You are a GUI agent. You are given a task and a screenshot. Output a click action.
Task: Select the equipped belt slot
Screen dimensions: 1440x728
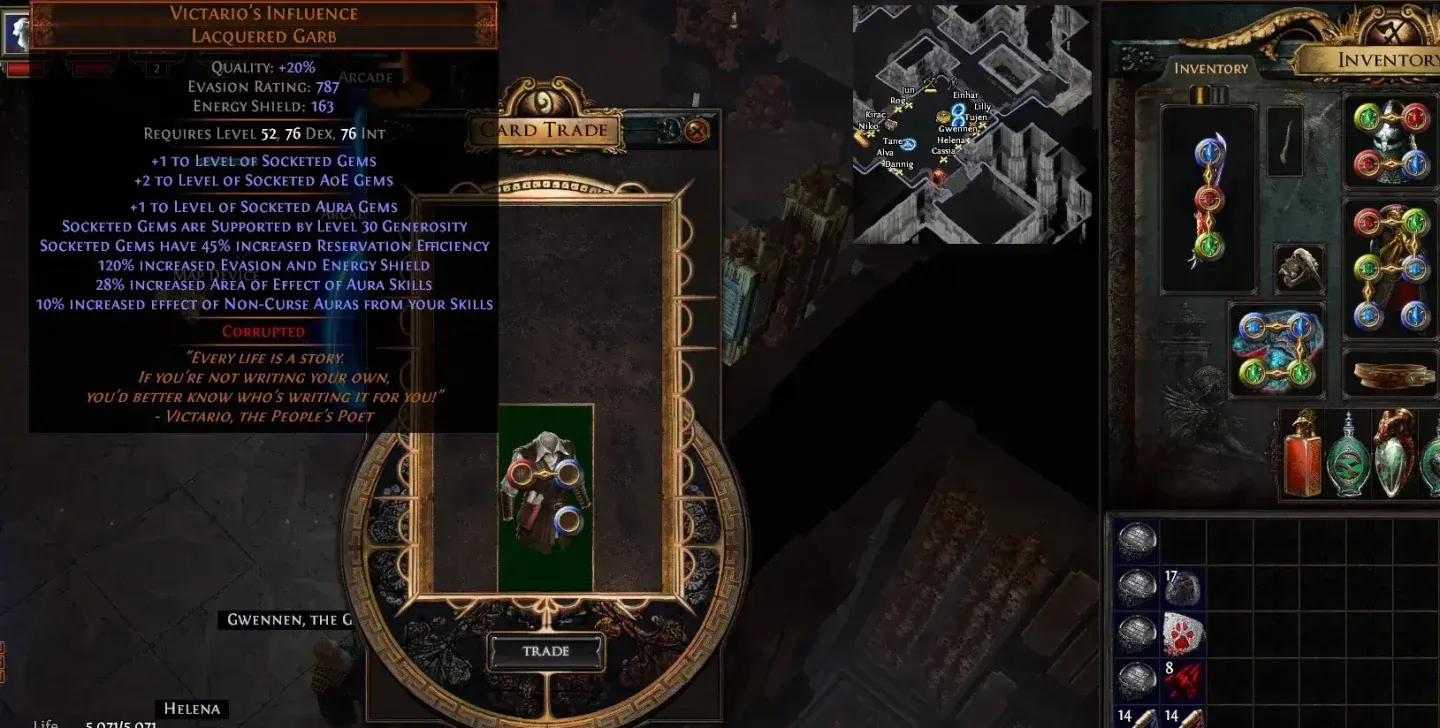[x=1390, y=374]
